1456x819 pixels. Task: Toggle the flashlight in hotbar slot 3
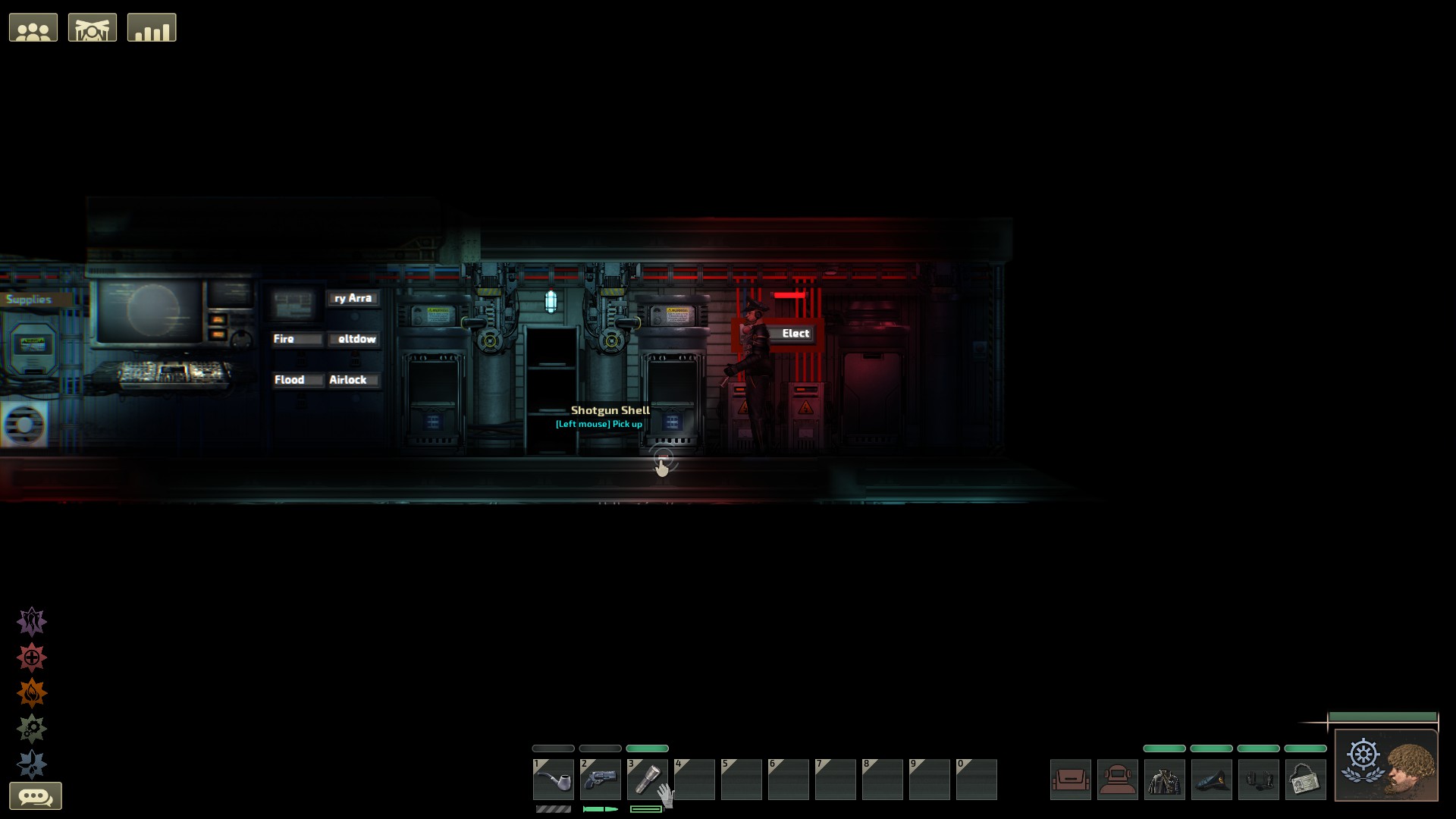647,779
